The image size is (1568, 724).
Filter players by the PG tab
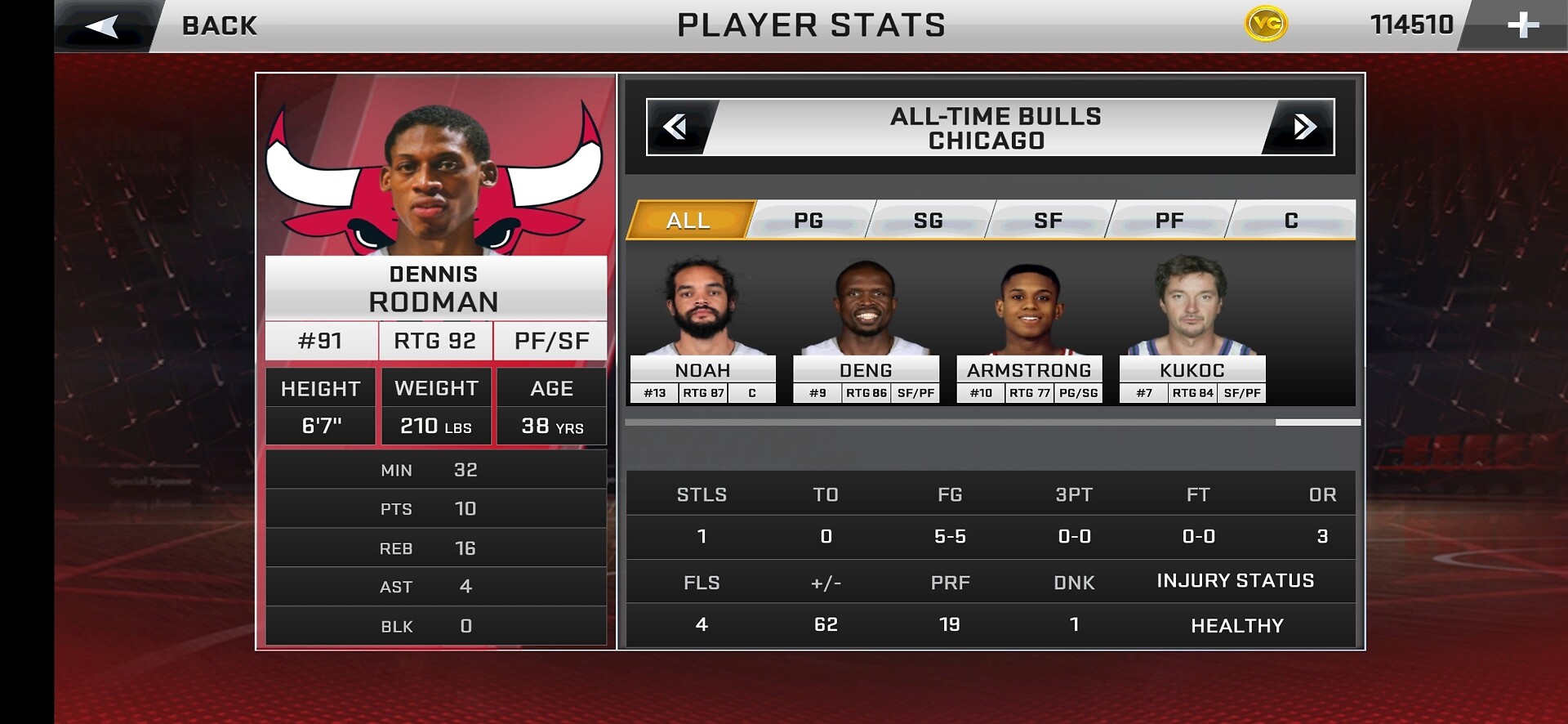coord(808,220)
